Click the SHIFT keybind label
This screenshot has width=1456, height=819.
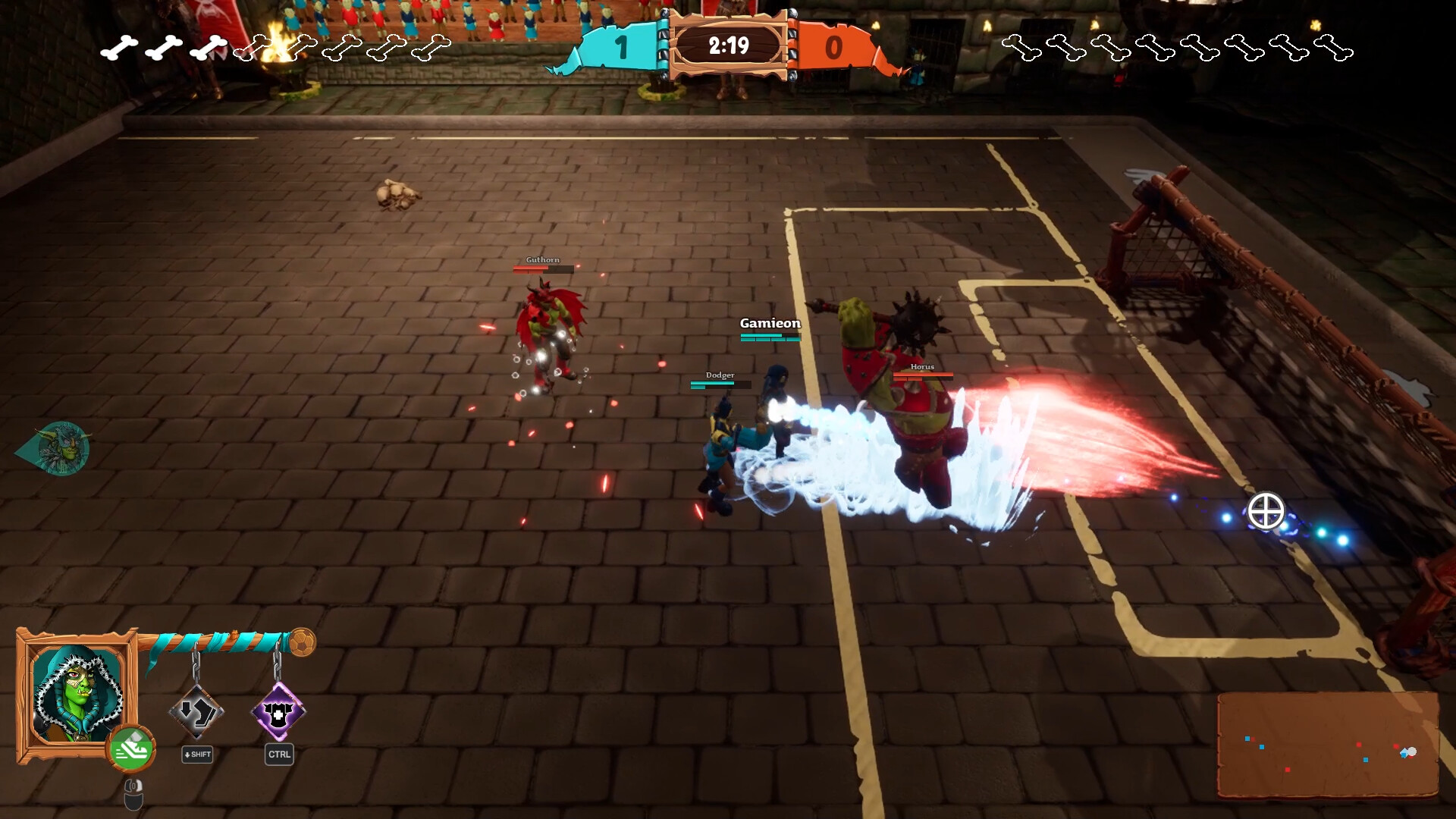click(196, 755)
